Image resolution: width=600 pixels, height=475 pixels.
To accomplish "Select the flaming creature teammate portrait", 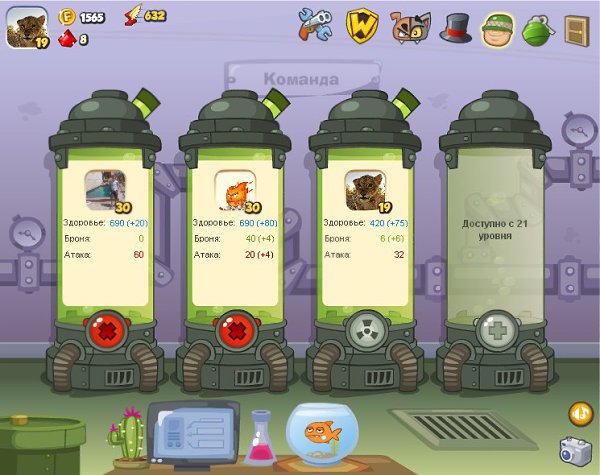I will pyautogui.click(x=235, y=190).
